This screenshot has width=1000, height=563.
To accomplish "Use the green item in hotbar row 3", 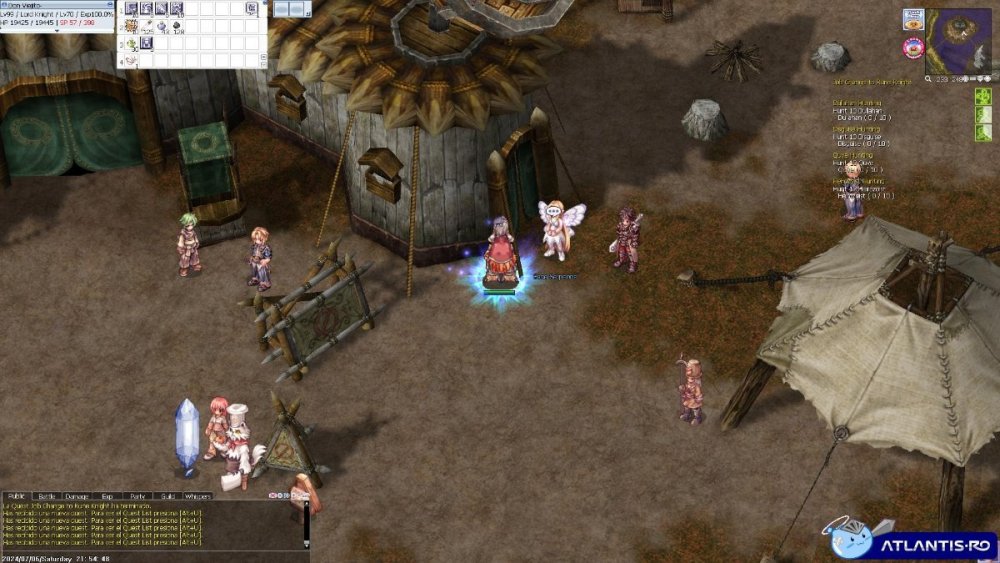I will click(131, 44).
